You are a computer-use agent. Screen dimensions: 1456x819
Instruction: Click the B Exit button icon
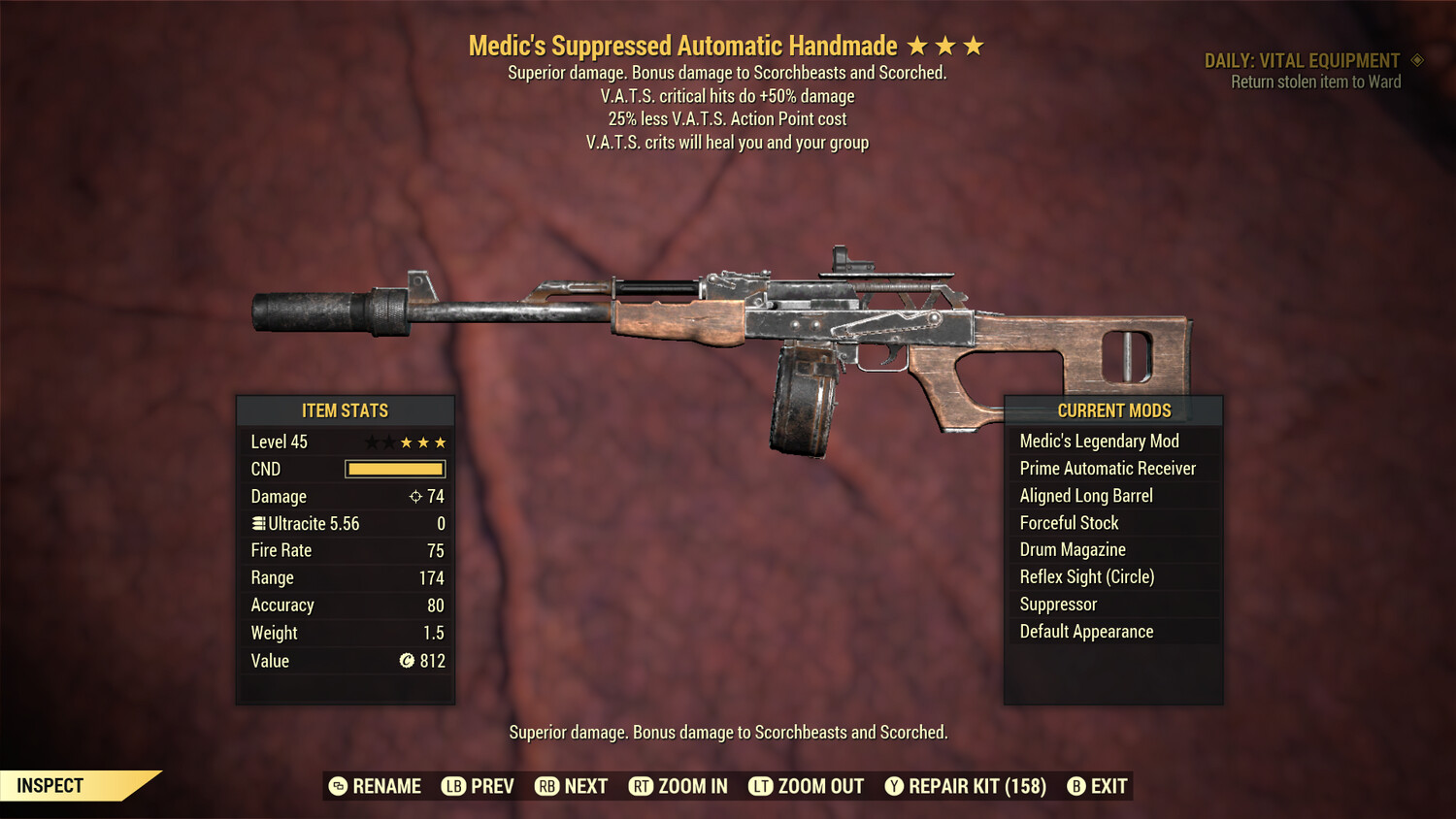[1075, 786]
